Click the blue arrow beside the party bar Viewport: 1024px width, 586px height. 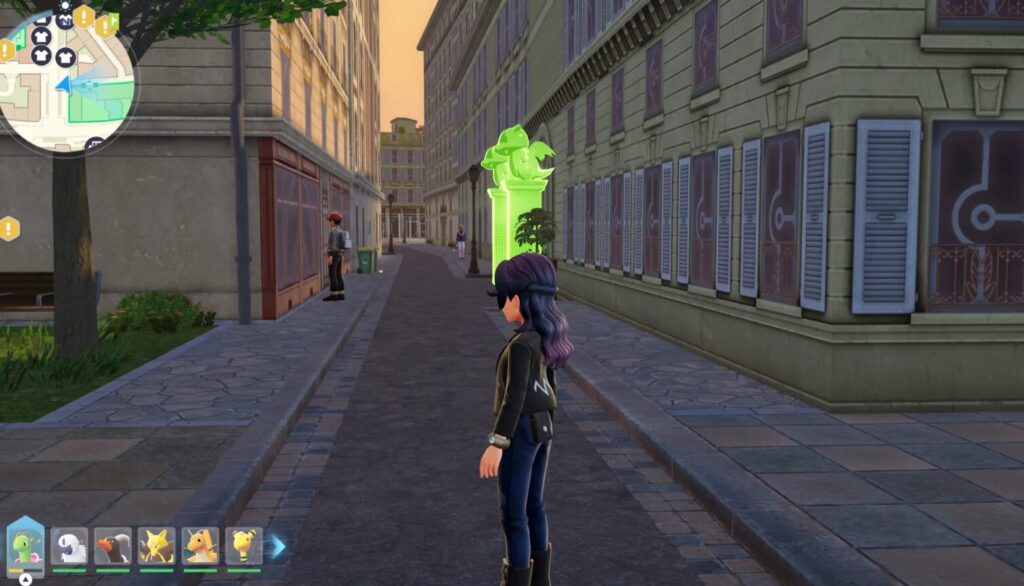pyautogui.click(x=278, y=546)
